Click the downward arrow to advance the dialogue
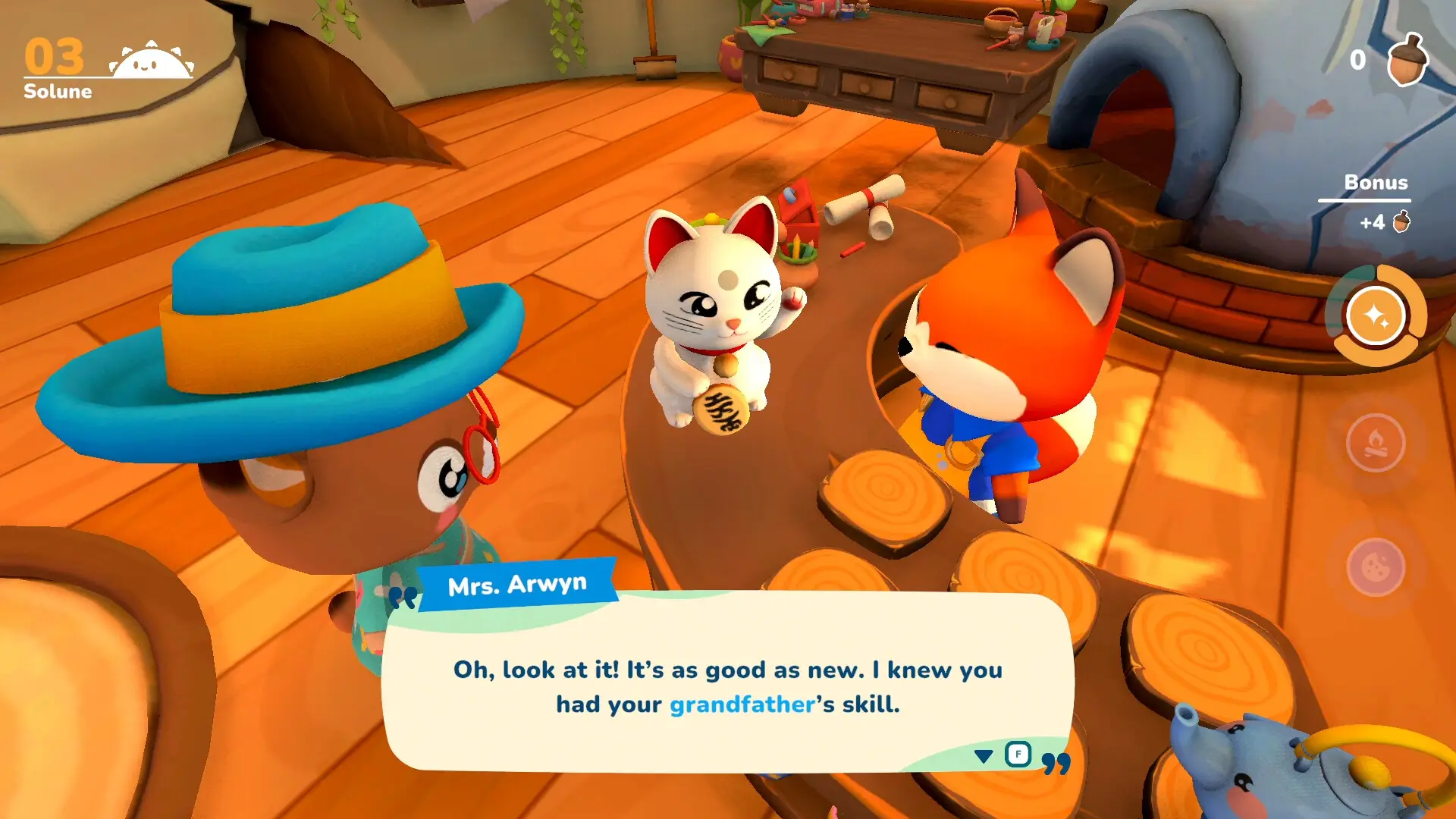The height and width of the screenshot is (819, 1456). pyautogui.click(x=984, y=756)
